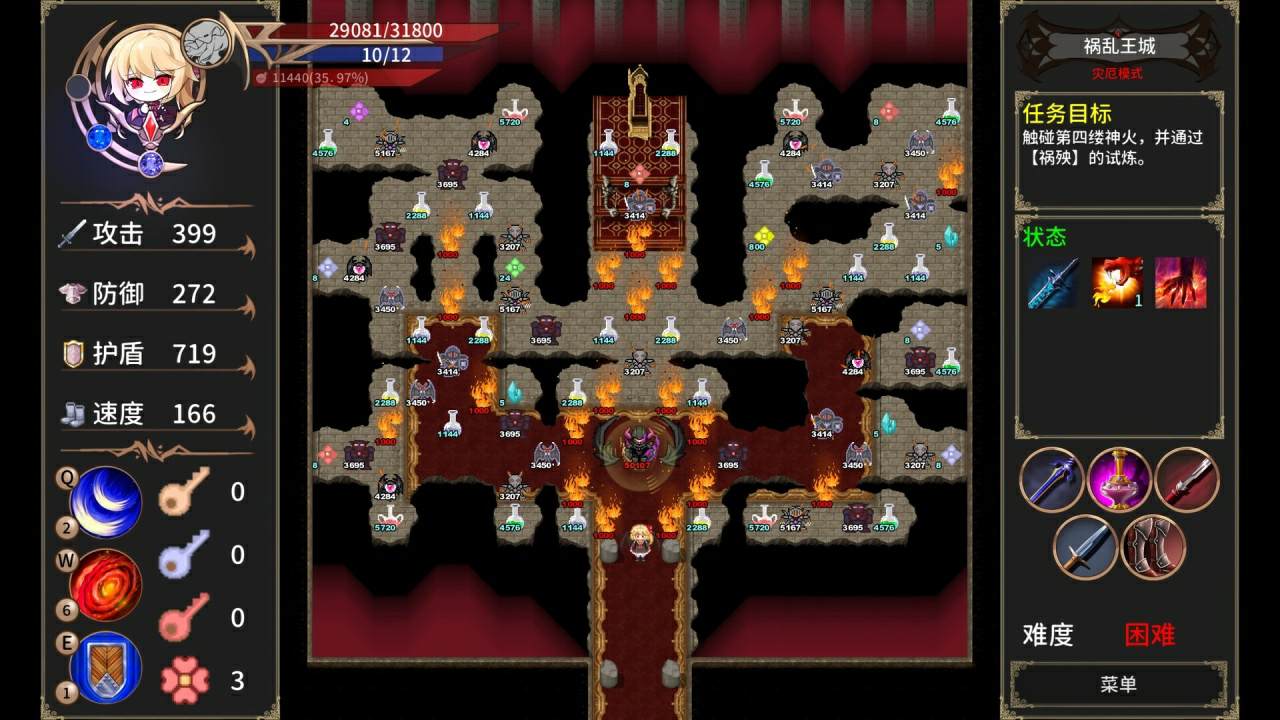Check the red claw status effect

click(1181, 283)
